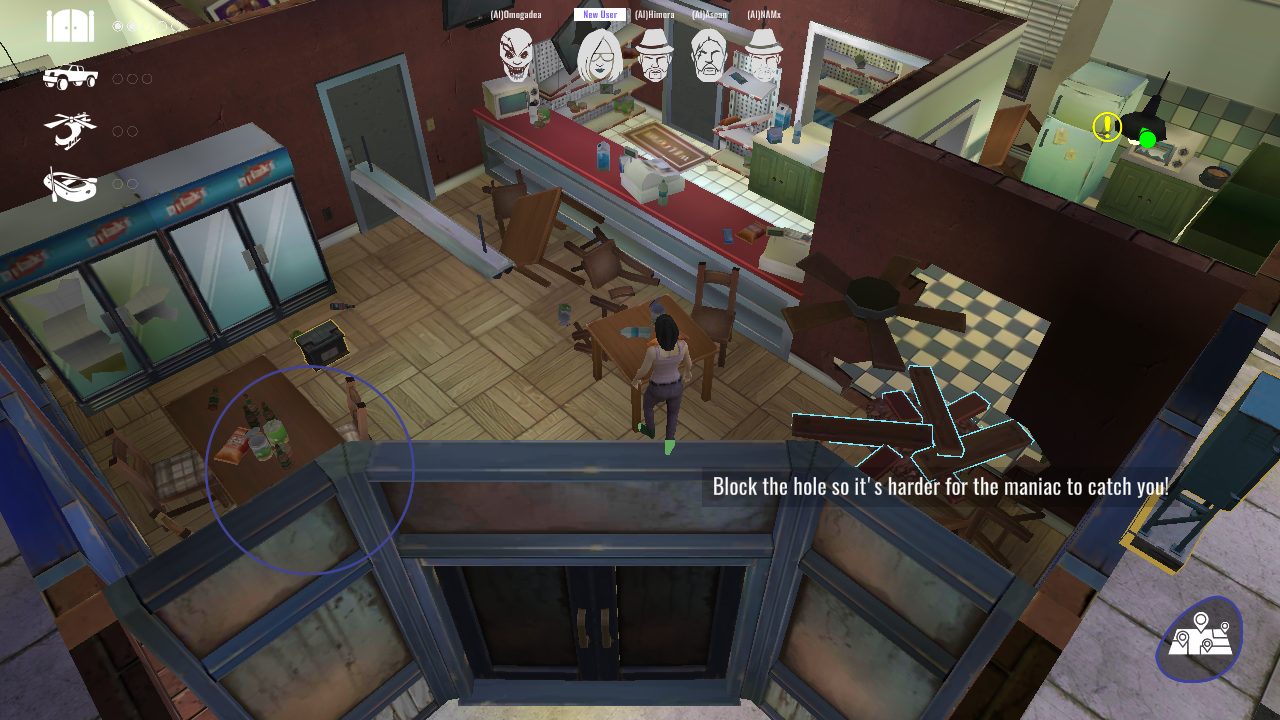Select the helicopter escape objective icon
The height and width of the screenshot is (720, 1280).
[70, 130]
